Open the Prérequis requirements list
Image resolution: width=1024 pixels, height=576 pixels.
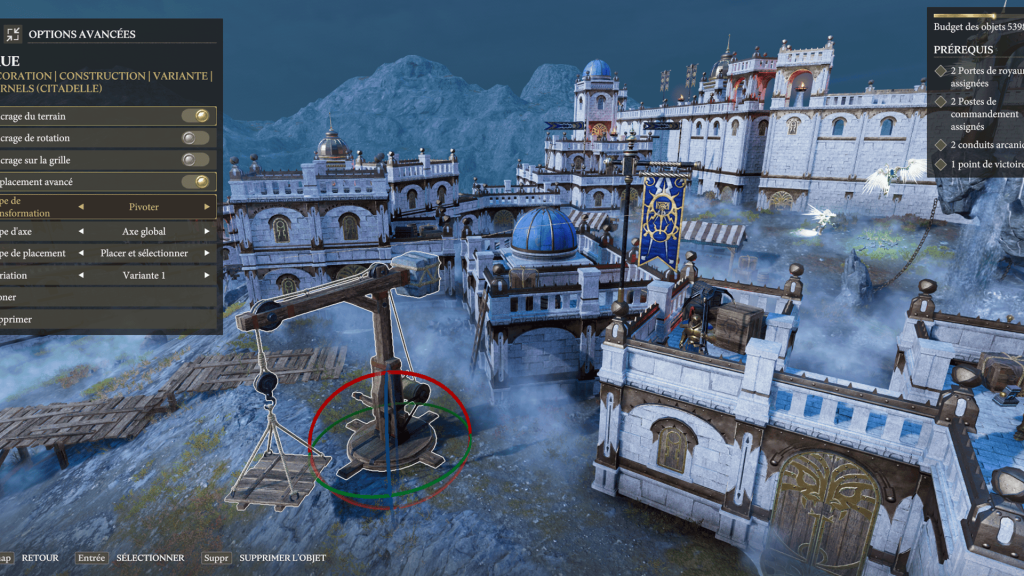tap(964, 49)
